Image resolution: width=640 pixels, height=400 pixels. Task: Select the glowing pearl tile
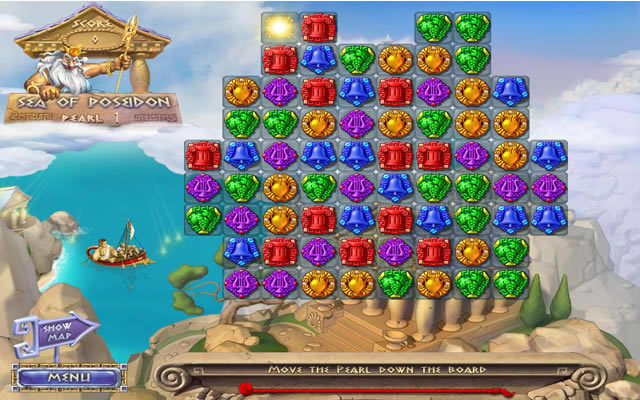[279, 27]
